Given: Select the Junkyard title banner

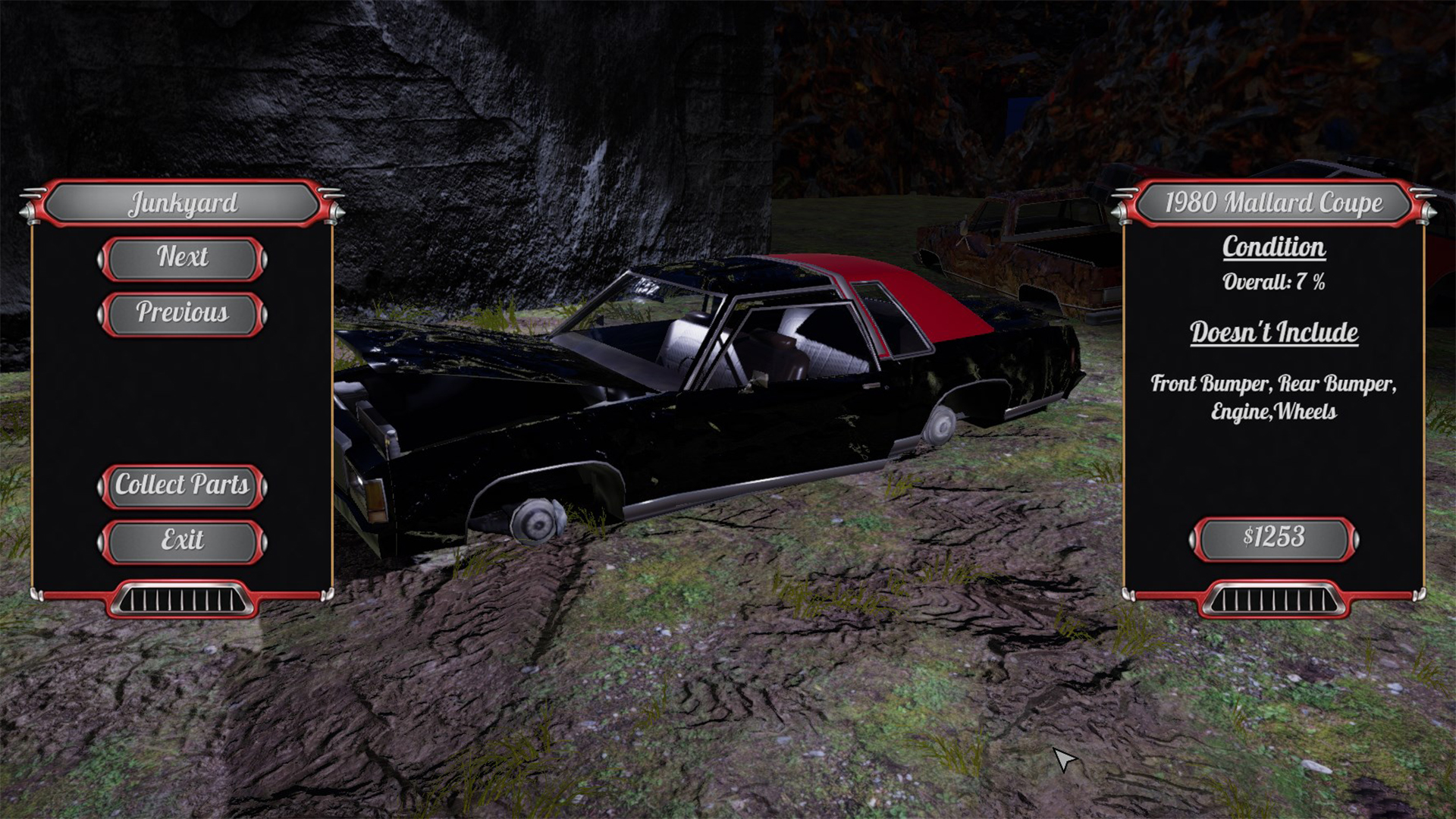Looking at the screenshot, I should click(x=184, y=203).
